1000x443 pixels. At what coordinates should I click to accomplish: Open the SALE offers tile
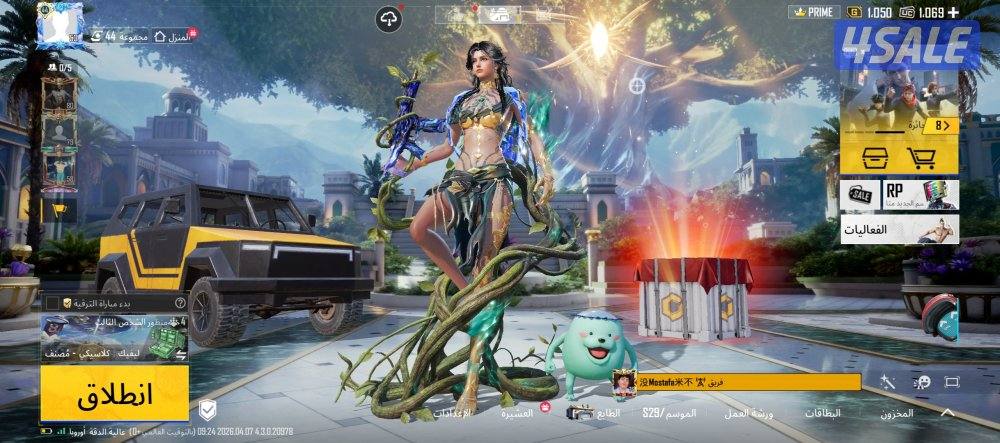coord(862,194)
